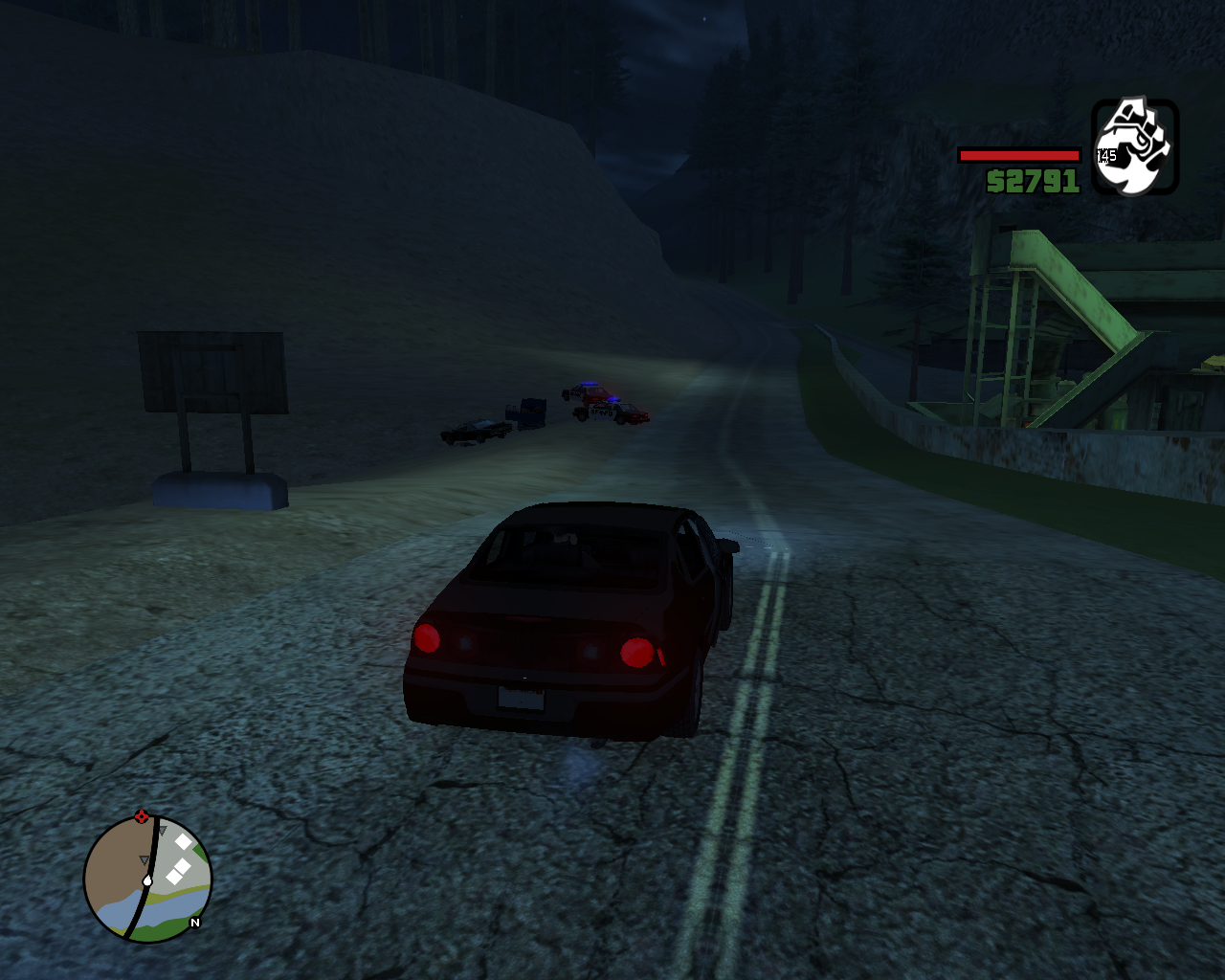Select the fist weapon icon

(x=1135, y=147)
